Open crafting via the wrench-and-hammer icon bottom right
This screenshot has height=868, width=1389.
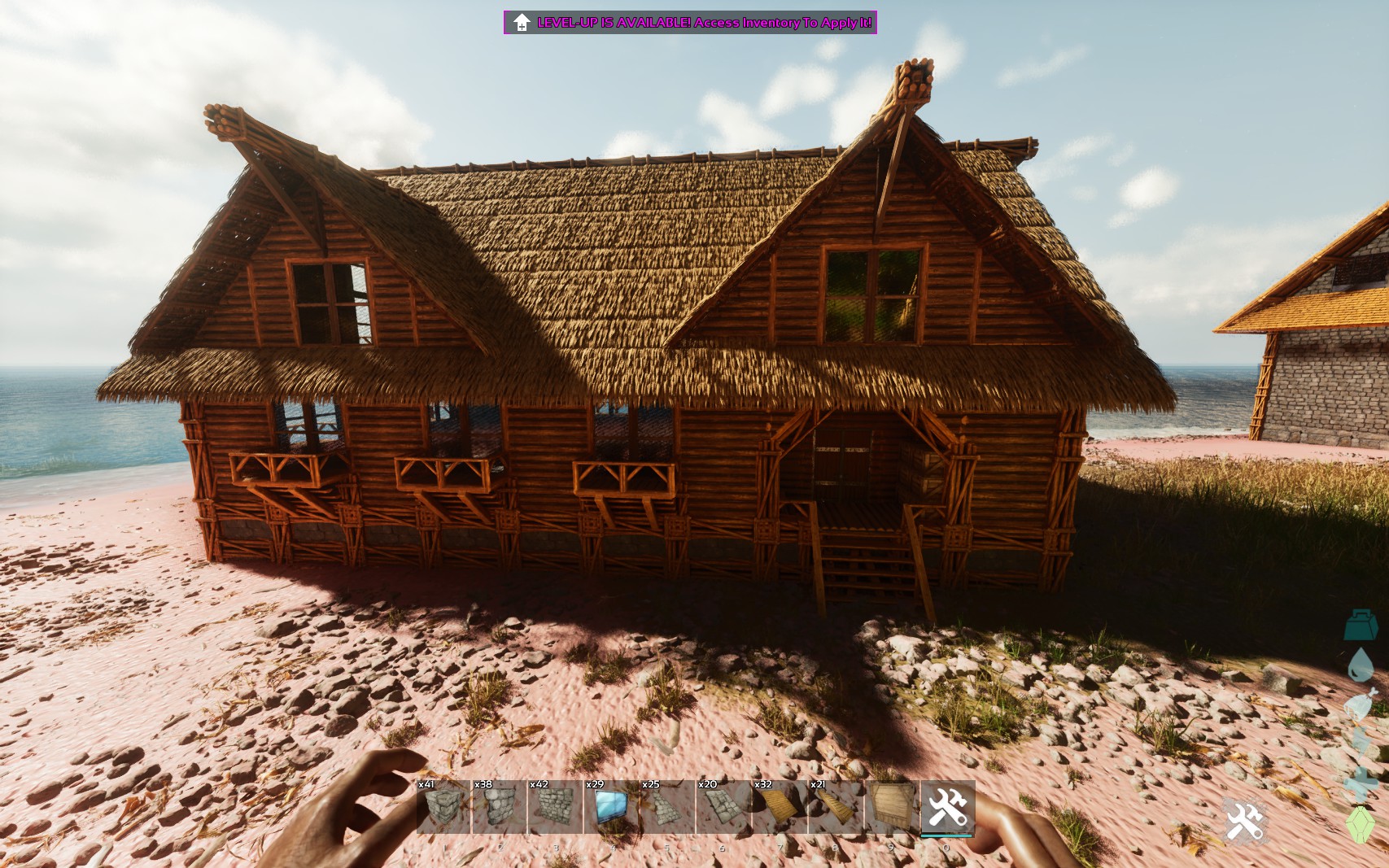(x=1243, y=822)
